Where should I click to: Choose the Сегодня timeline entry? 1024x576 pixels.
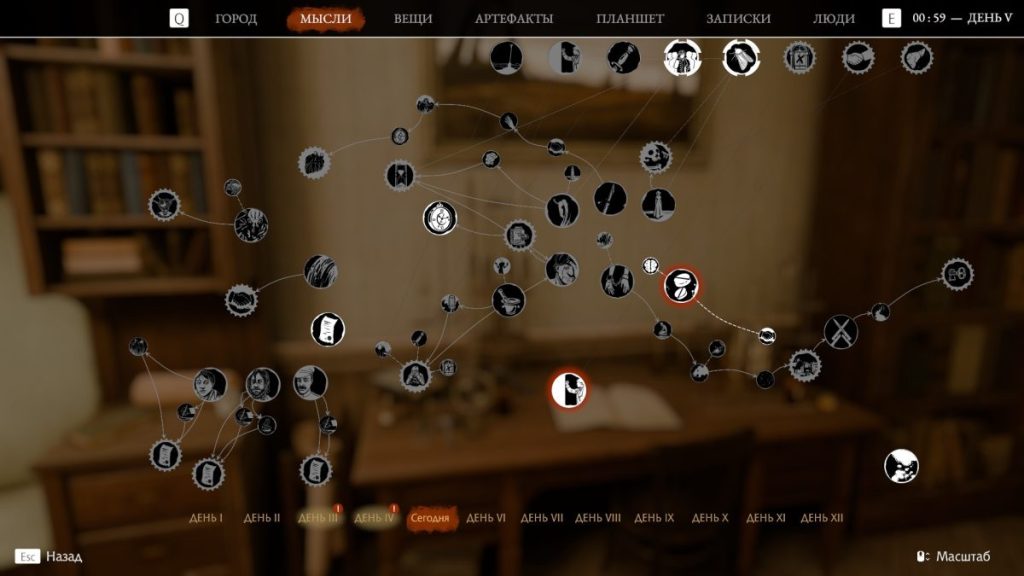(x=431, y=518)
